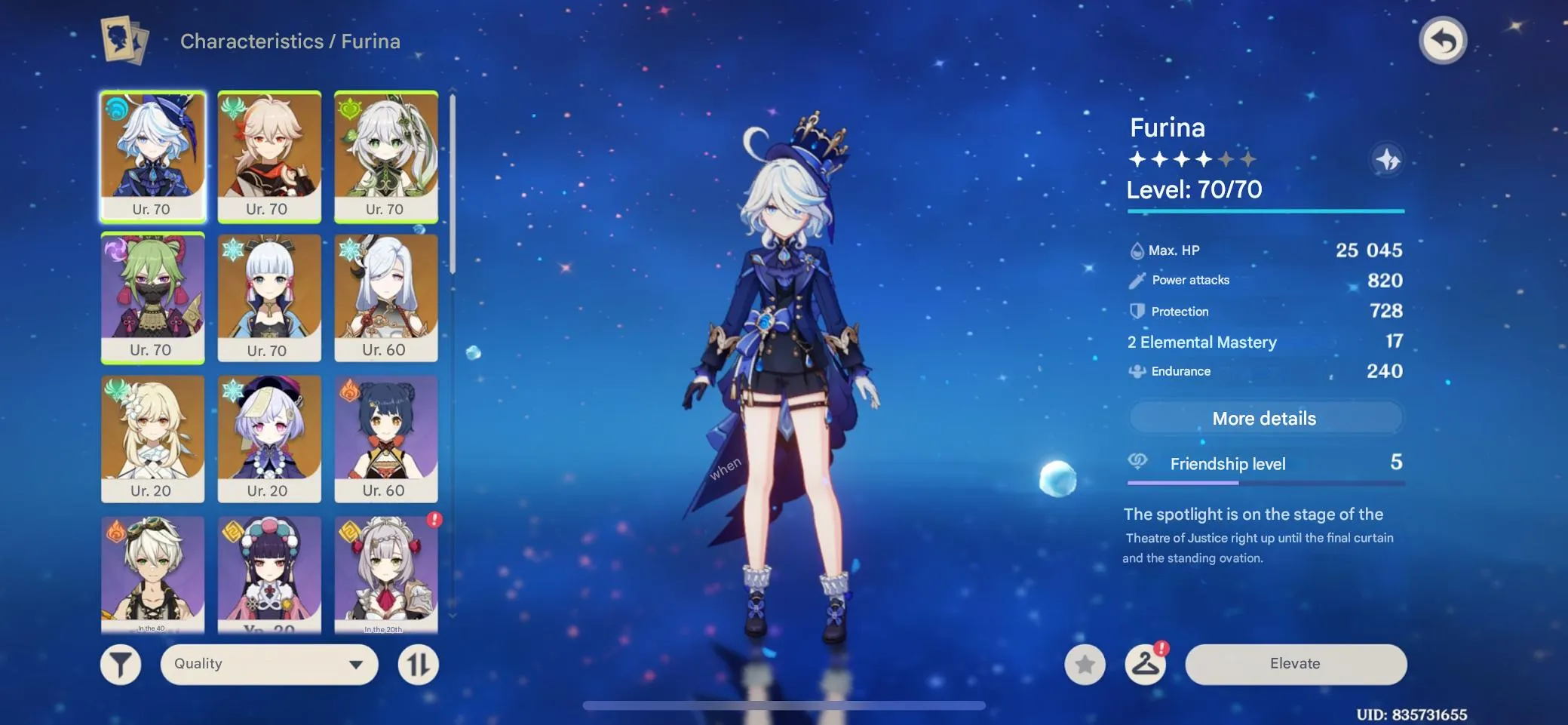1568x725 pixels.
Task: Open the filter options via funnel icon
Action: 121,664
